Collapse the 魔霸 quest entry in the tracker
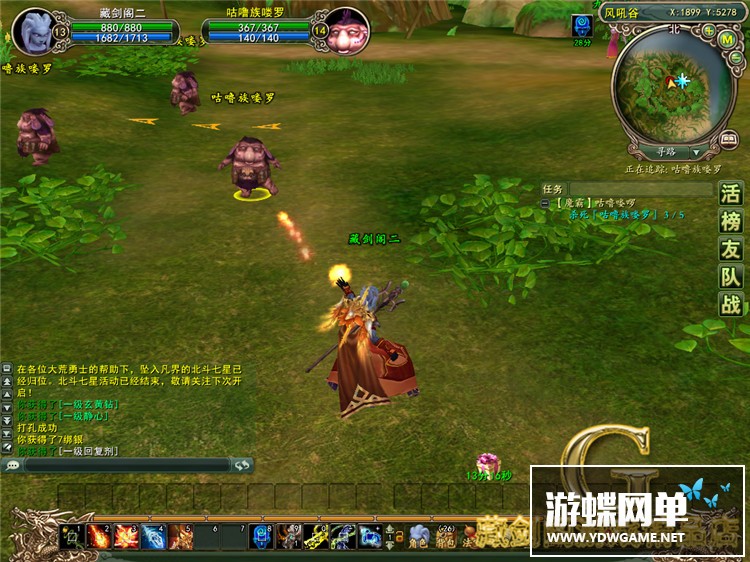Screen dimensions: 750x562 pos(546,202)
